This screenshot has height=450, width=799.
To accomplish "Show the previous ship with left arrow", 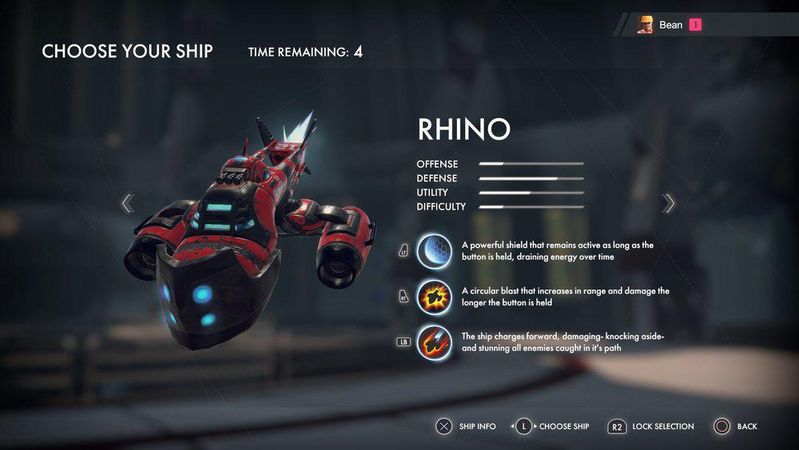I will pyautogui.click(x=127, y=203).
